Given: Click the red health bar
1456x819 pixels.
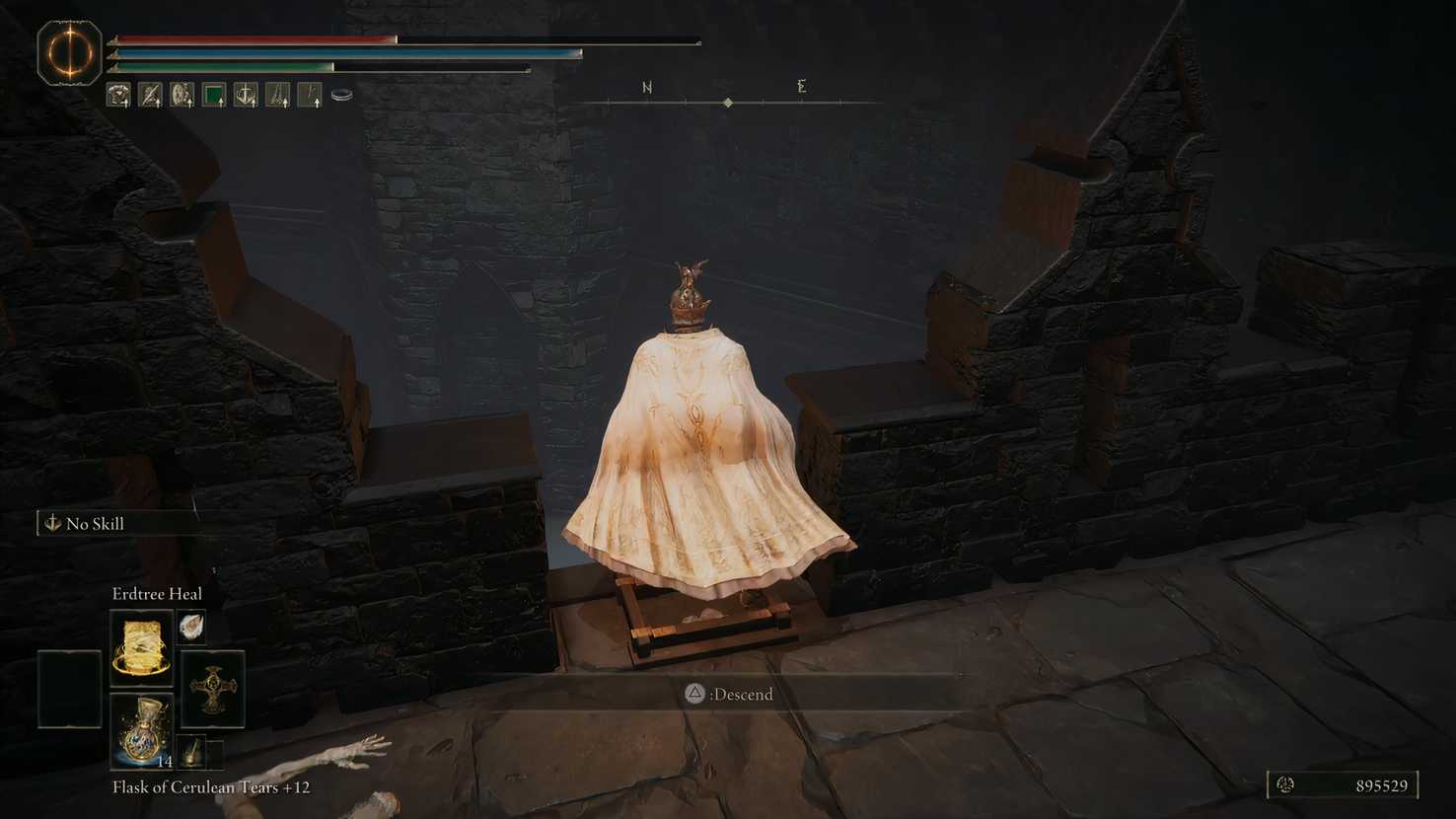Looking at the screenshot, I should coord(256,40).
